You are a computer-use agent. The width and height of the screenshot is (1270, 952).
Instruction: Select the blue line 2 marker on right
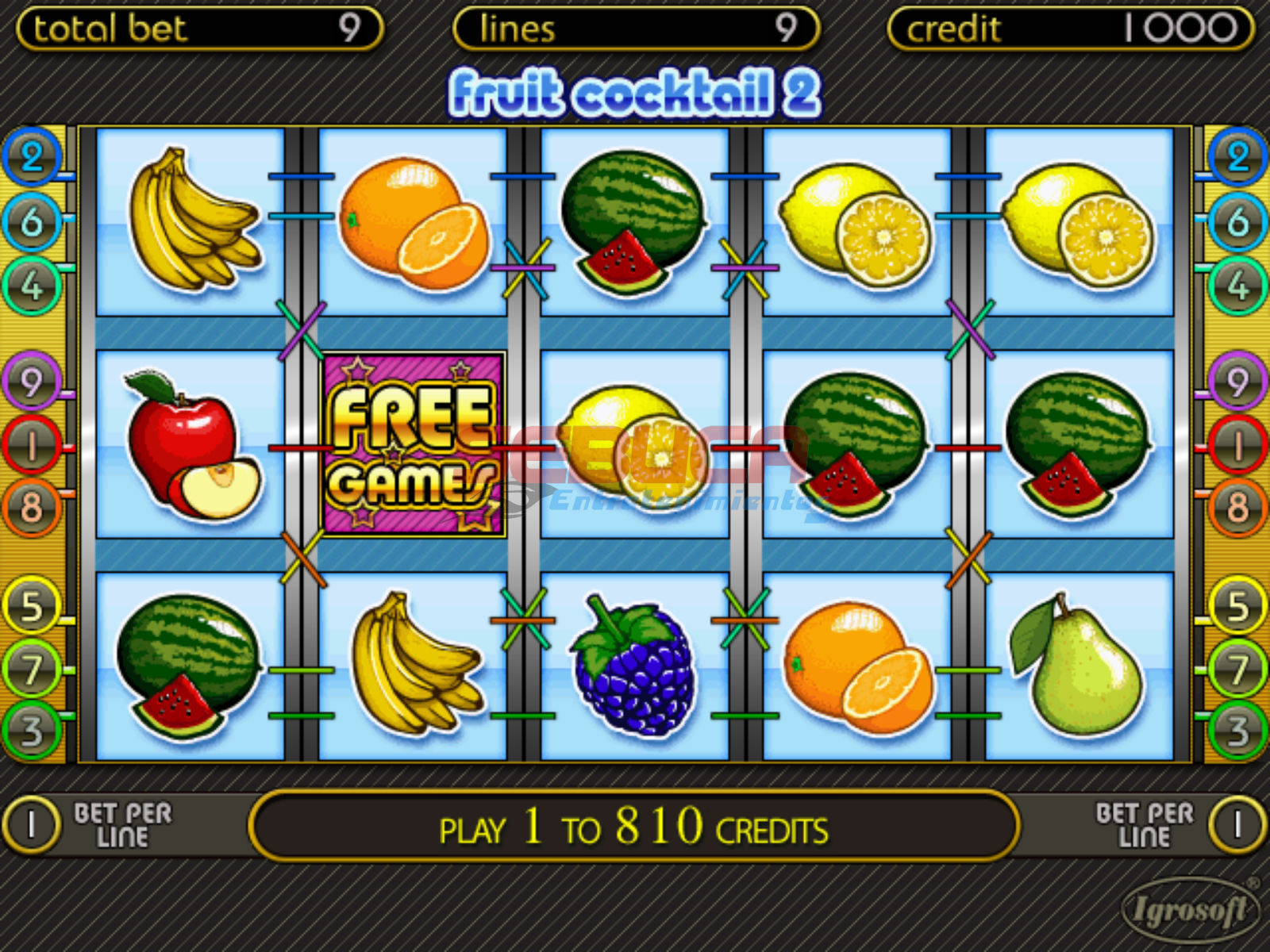[x=1237, y=157]
